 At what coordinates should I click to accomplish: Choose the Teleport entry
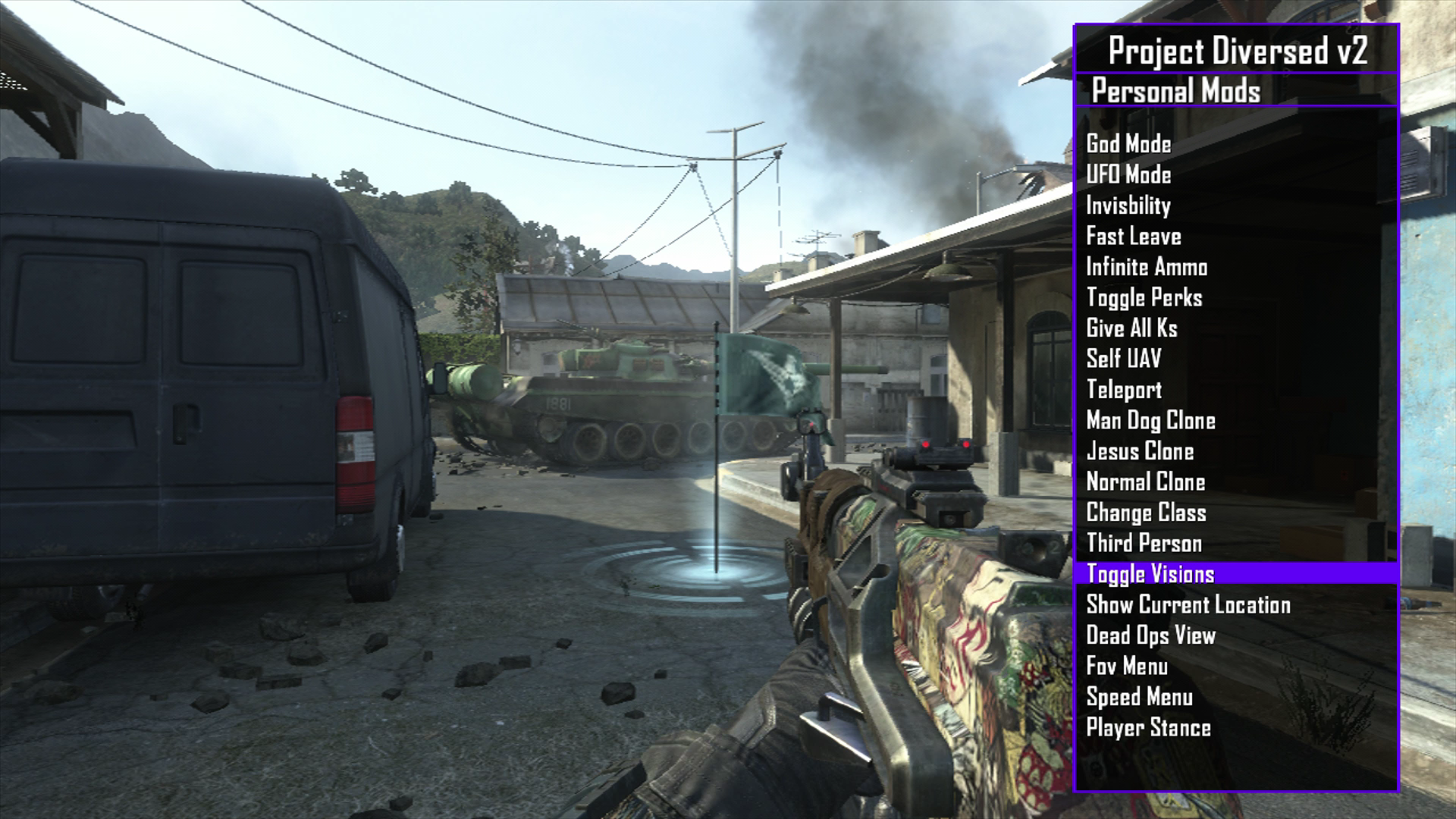(x=1124, y=390)
